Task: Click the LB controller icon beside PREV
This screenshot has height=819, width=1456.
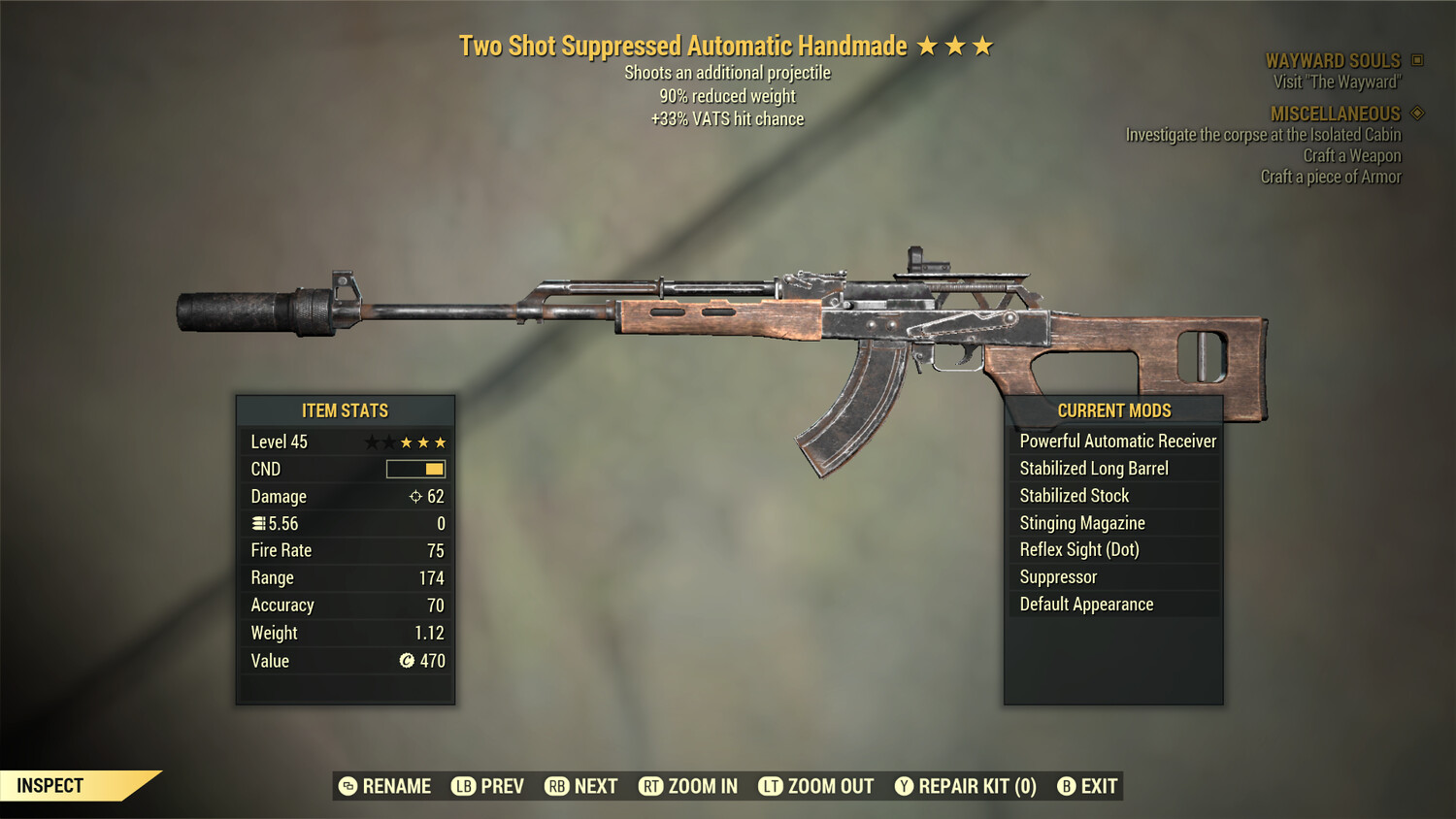Action: pos(462,786)
